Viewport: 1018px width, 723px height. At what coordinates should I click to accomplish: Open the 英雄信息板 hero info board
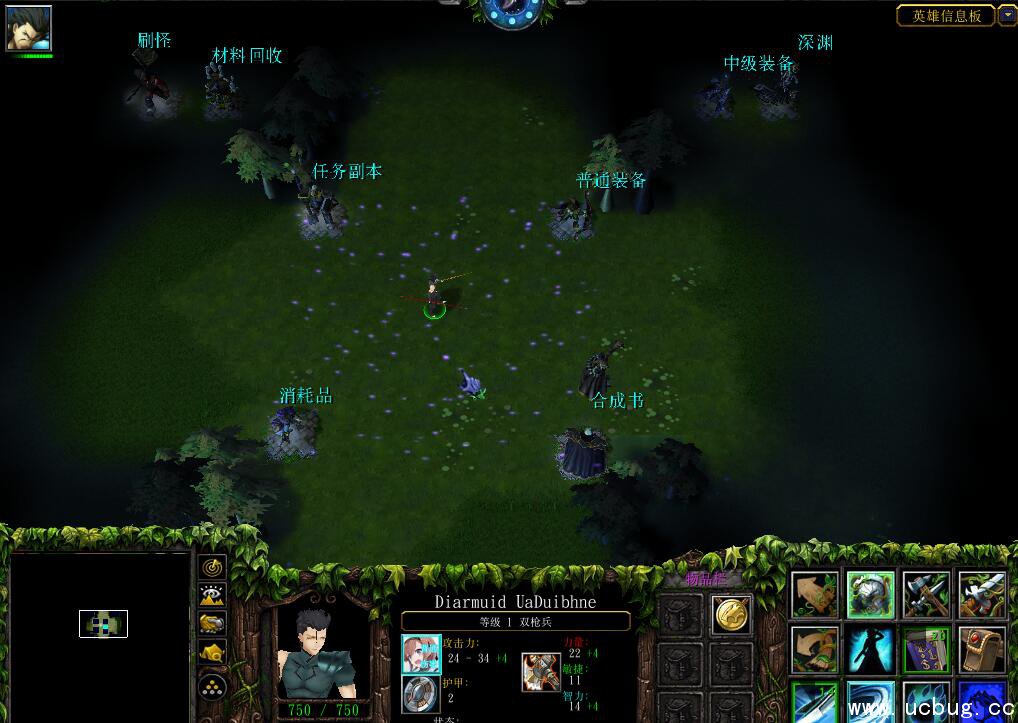point(945,15)
